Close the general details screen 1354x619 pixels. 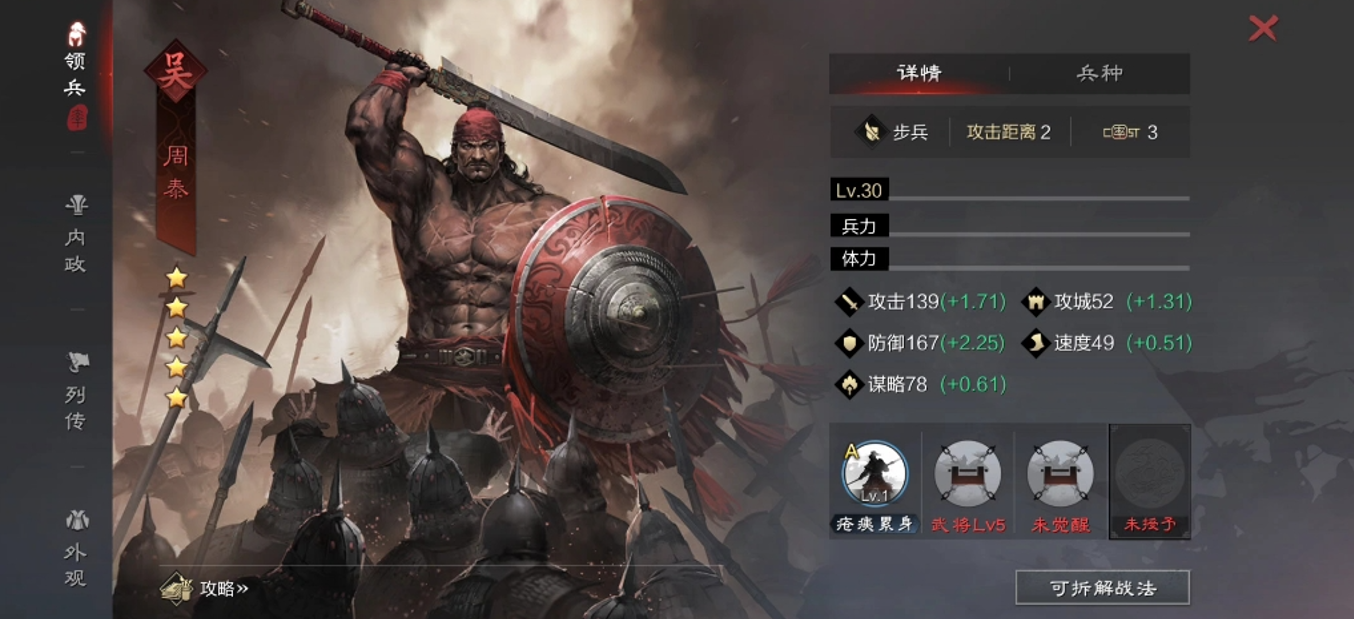[x=1263, y=28]
